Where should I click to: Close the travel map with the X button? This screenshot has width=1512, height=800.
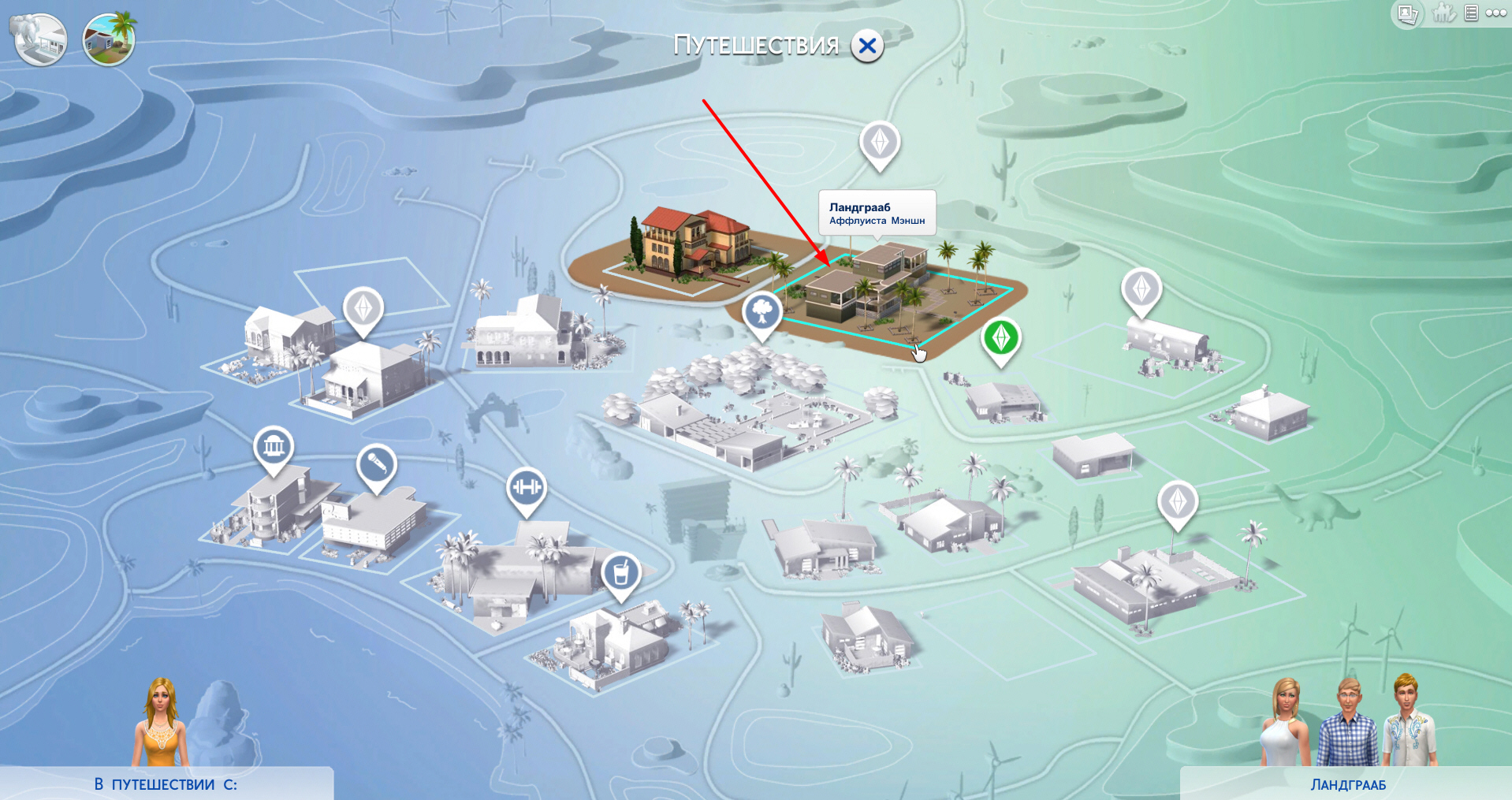point(867,47)
